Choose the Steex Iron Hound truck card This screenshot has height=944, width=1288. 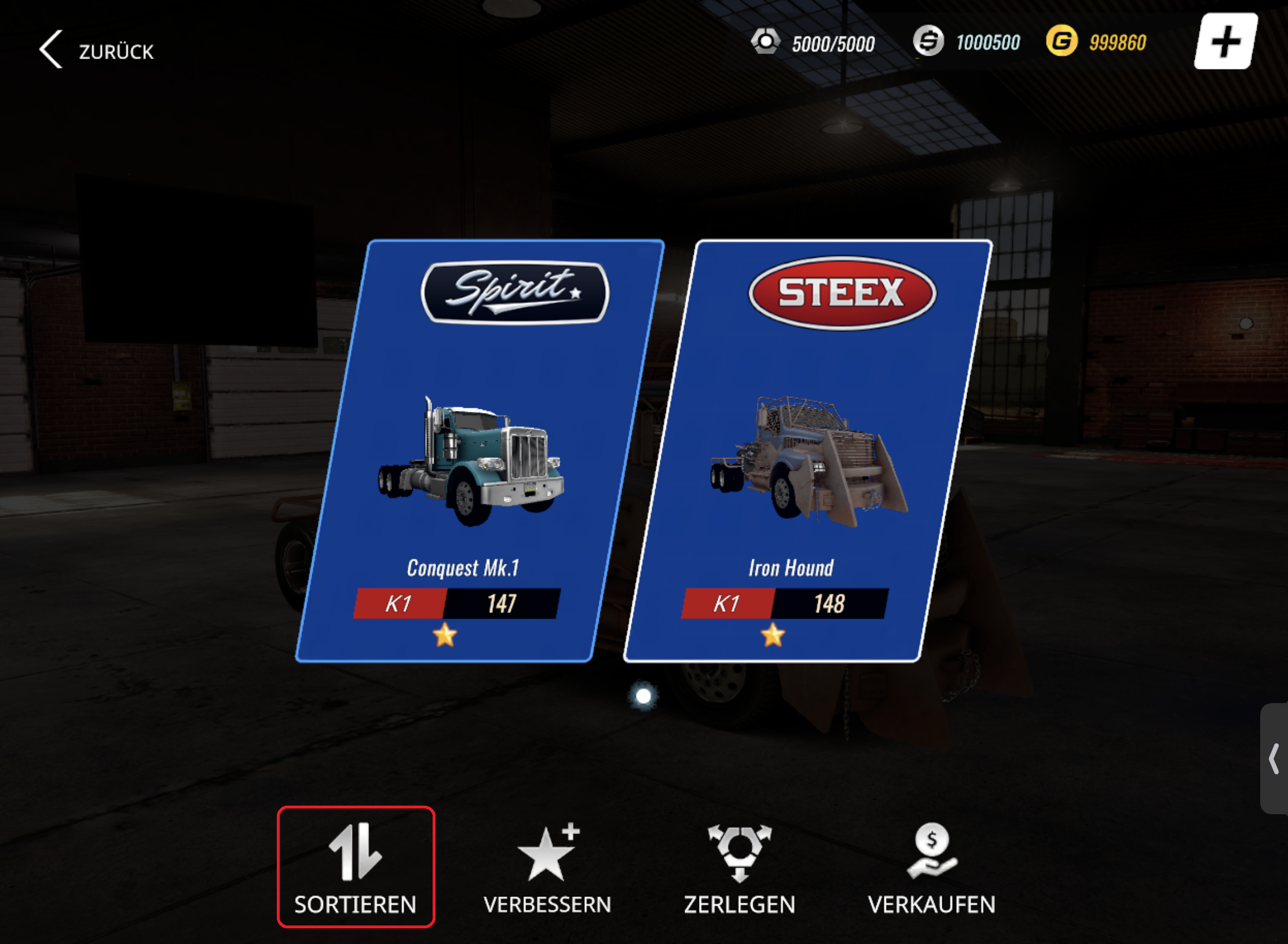[x=807, y=451]
